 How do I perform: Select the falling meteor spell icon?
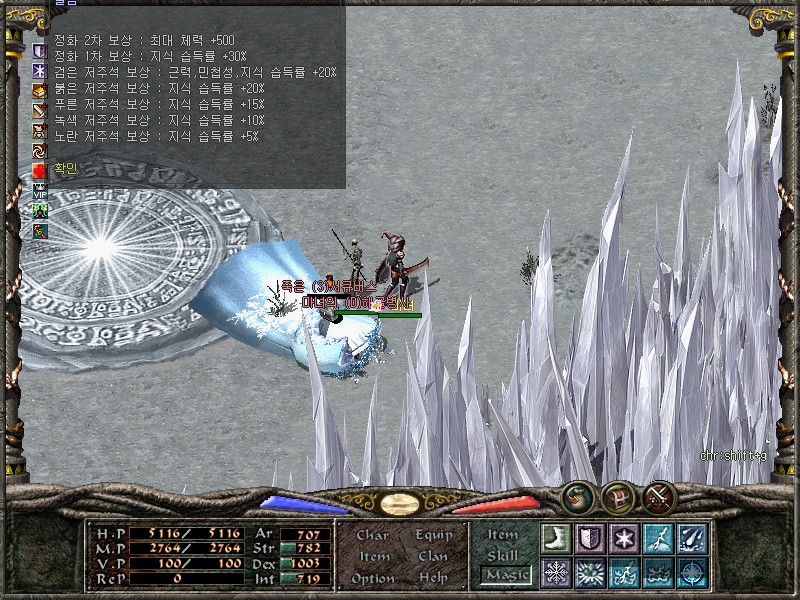692,537
